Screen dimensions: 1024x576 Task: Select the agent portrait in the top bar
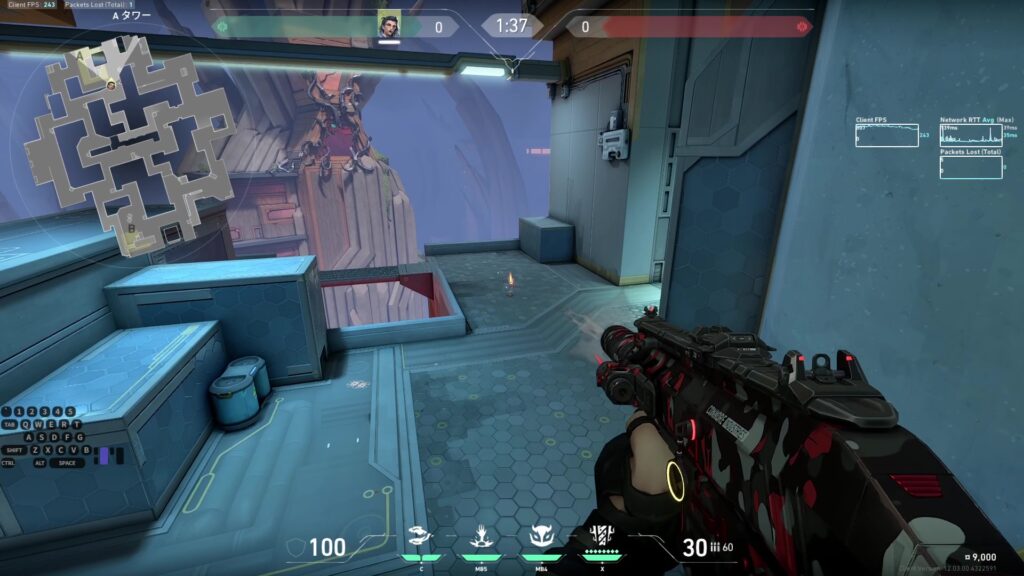tap(389, 25)
